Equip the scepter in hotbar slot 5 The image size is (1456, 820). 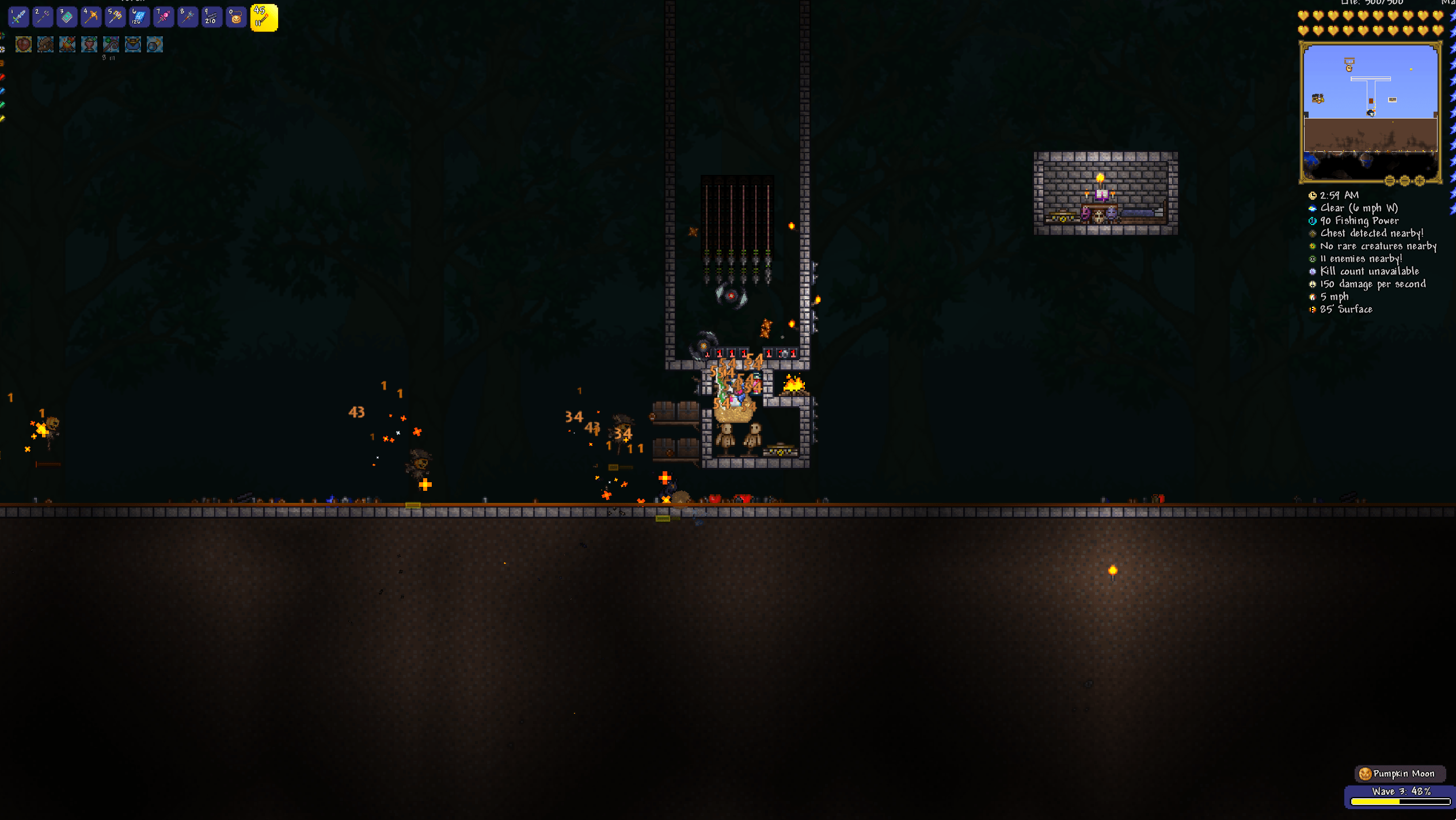[x=115, y=17]
